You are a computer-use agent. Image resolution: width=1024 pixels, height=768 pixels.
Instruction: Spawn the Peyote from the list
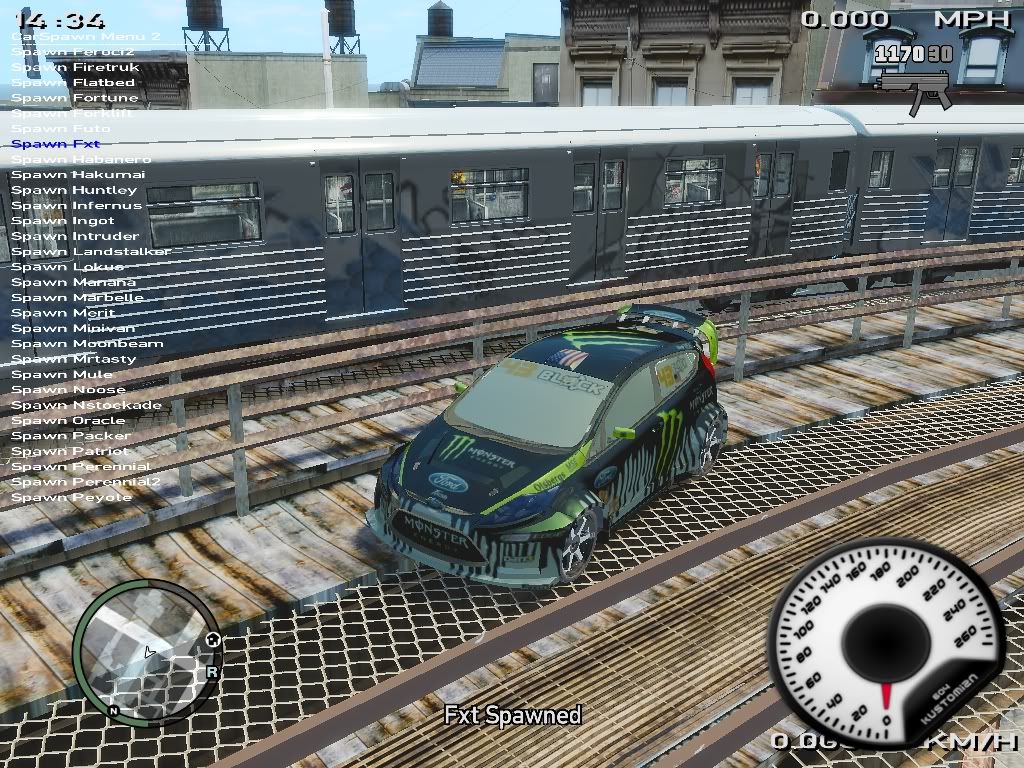pyautogui.click(x=72, y=497)
